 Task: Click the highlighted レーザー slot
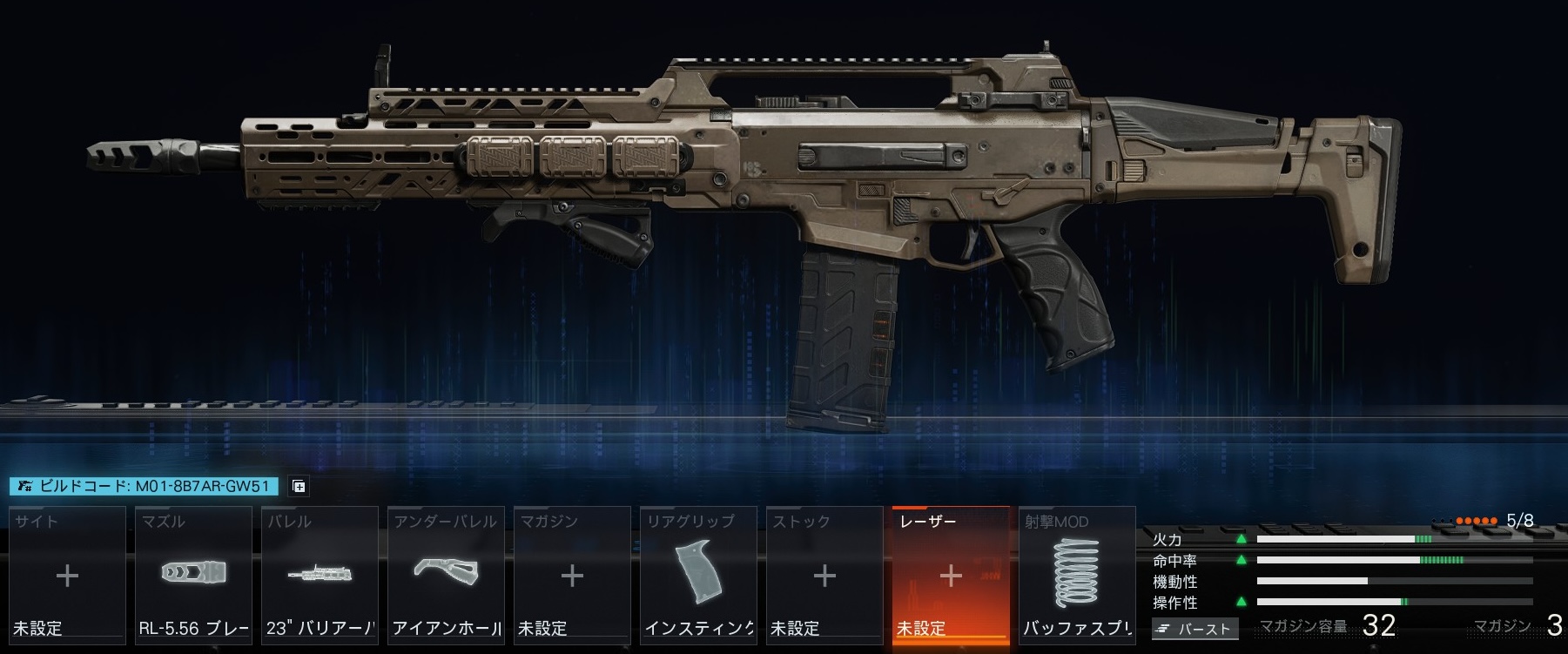(951, 575)
